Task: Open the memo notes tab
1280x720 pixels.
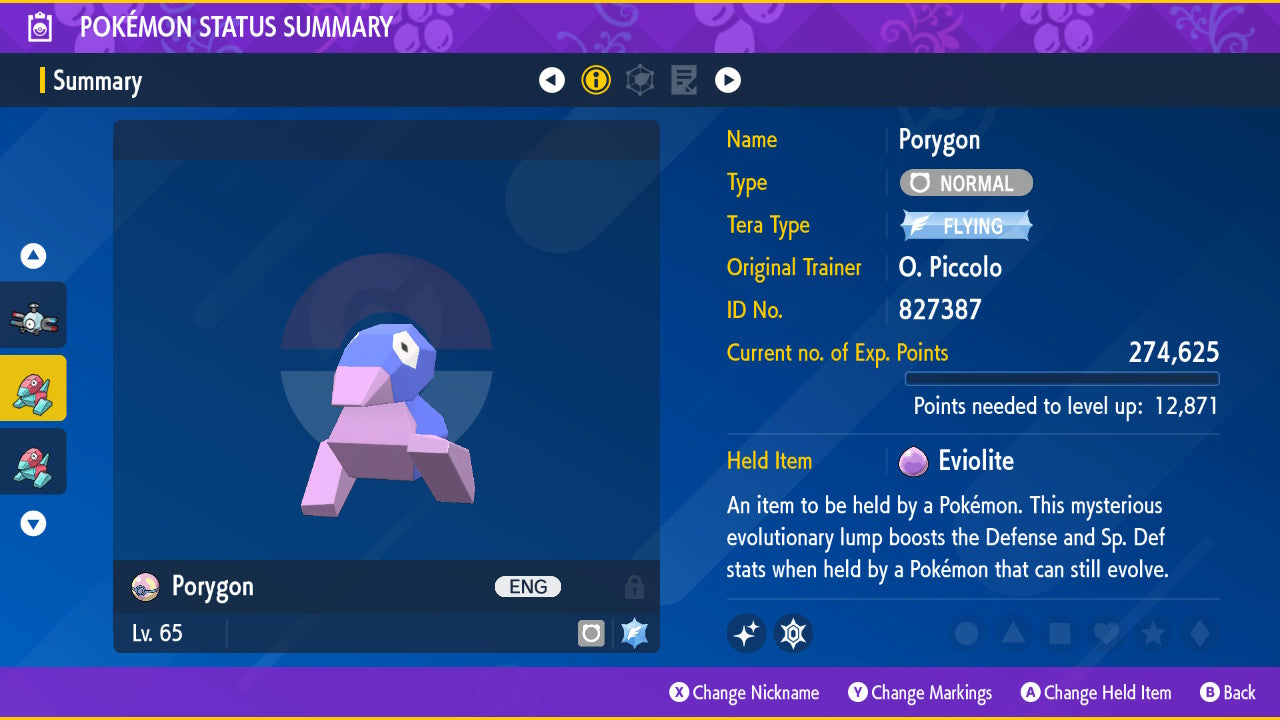Action: coord(684,80)
